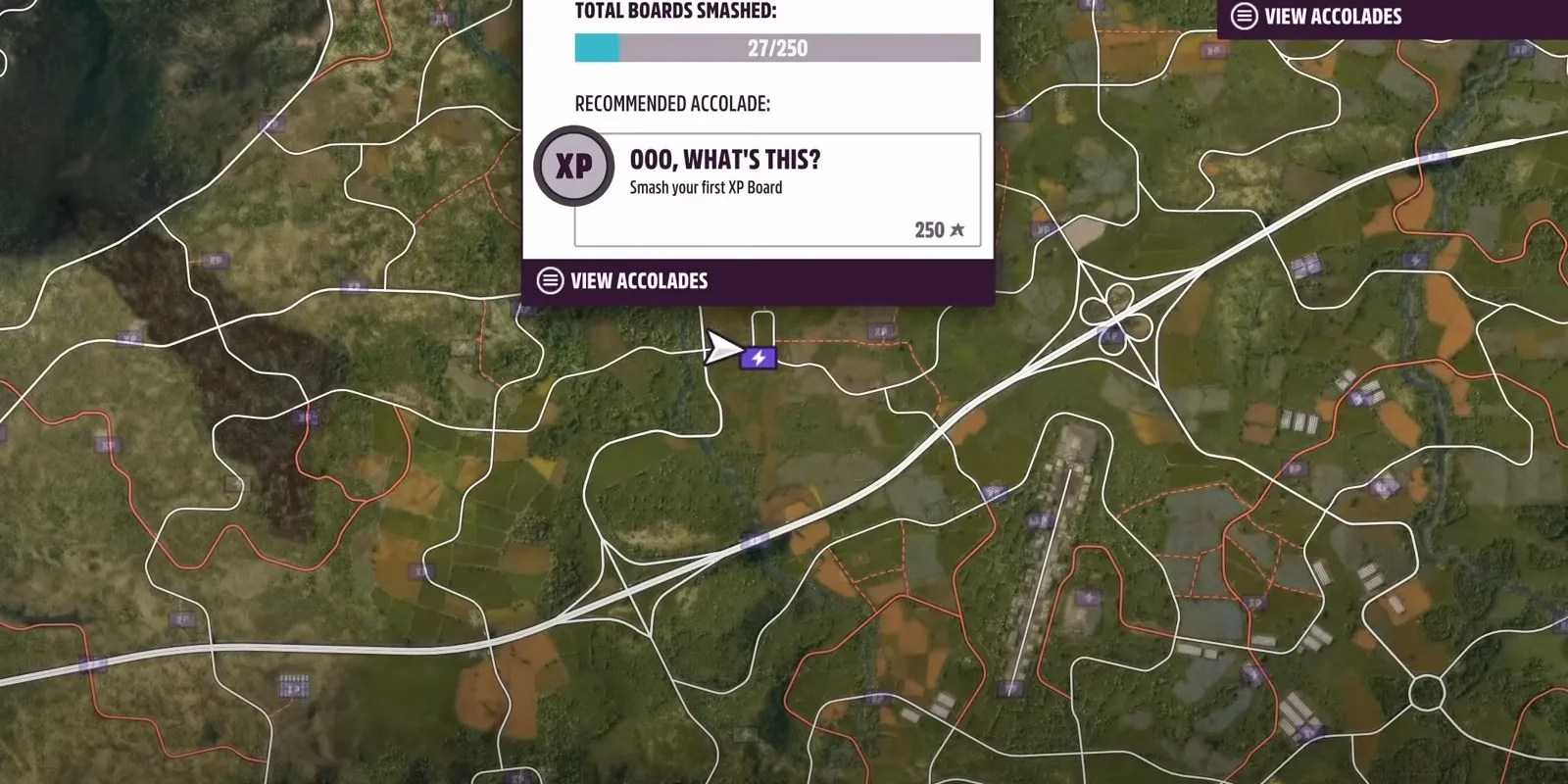Screen dimensions: 1568x784
Task: Select the XP board along the bottom-left highway
Action: (182, 618)
